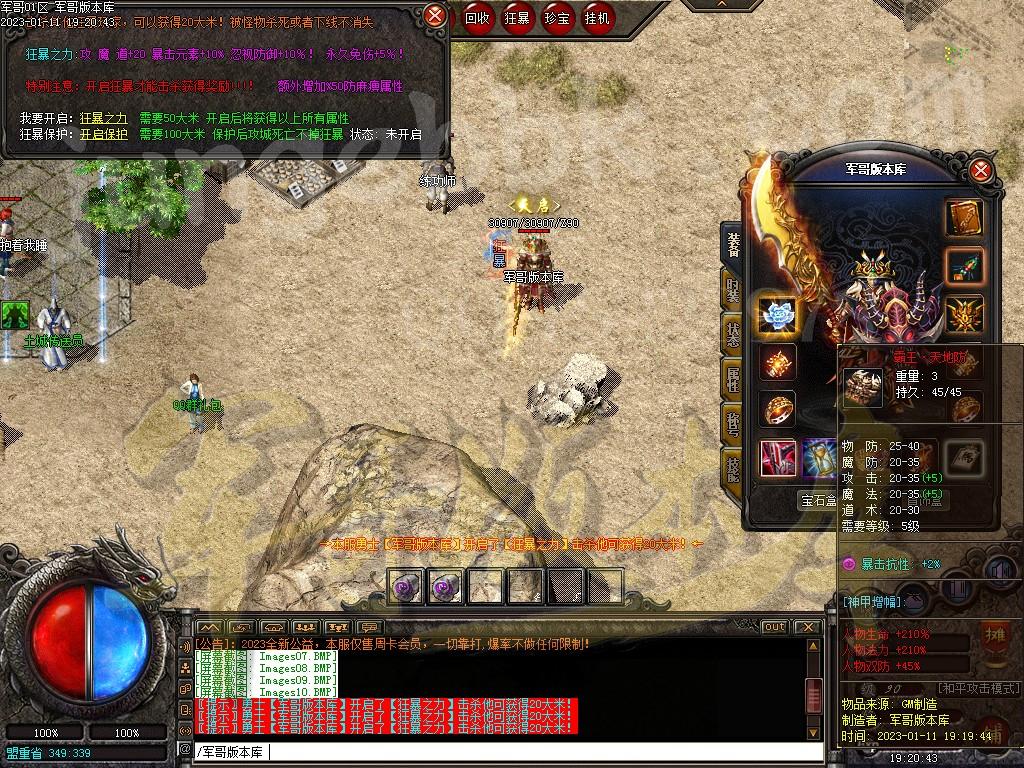
Task: Click the 开启保护 protection link
Action: [x=103, y=134]
